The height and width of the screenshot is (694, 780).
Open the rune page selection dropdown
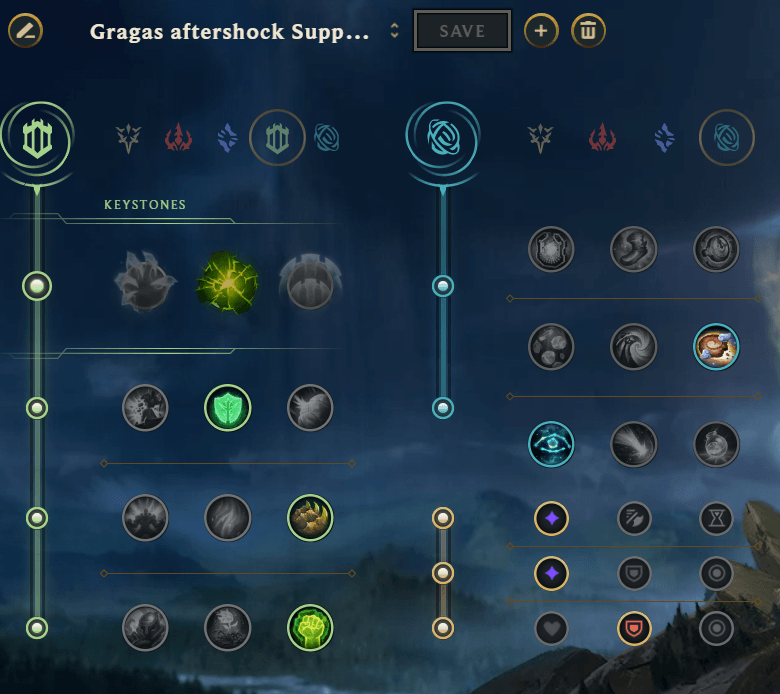tap(394, 31)
